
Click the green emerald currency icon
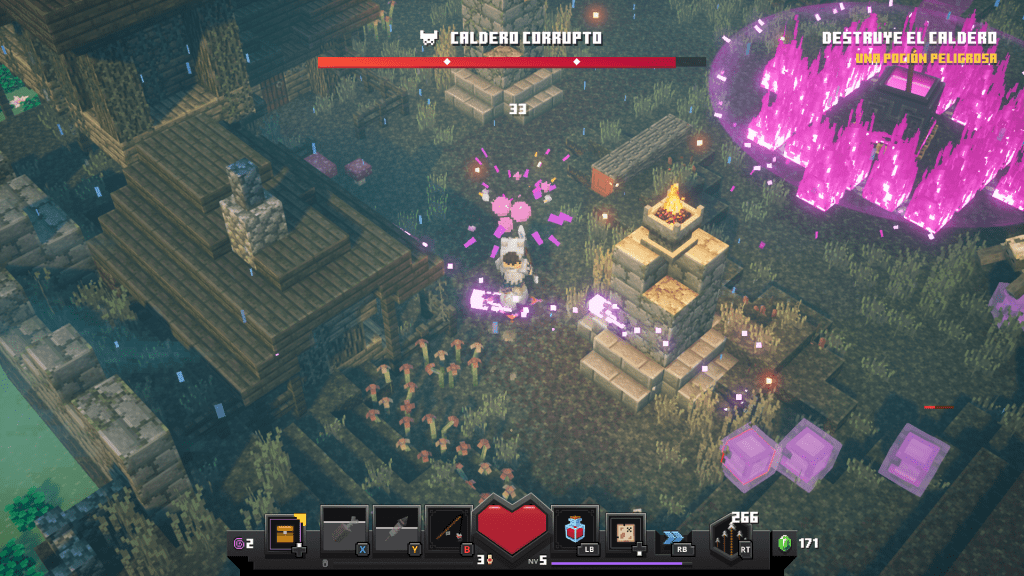(x=785, y=543)
